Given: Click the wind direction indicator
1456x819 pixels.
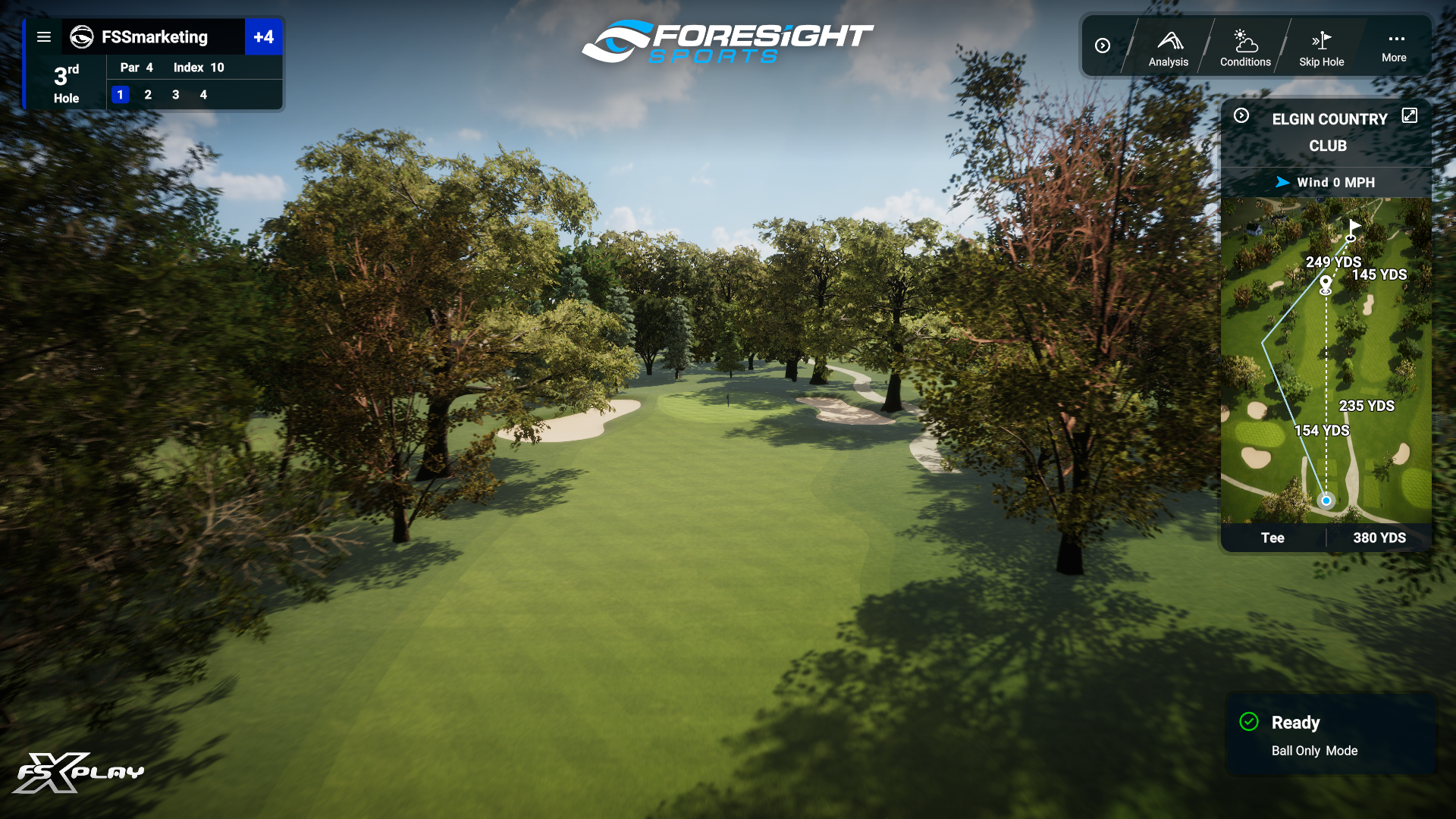Looking at the screenshot, I should [x=1282, y=182].
